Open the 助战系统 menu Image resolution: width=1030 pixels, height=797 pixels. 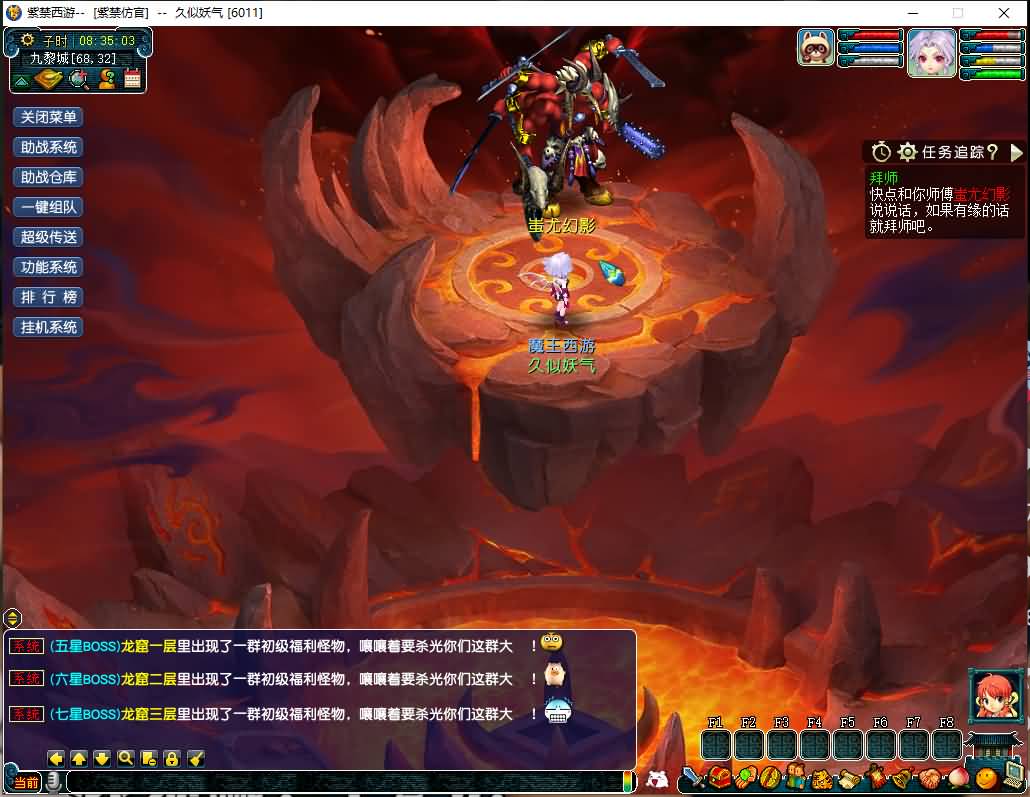coord(48,147)
